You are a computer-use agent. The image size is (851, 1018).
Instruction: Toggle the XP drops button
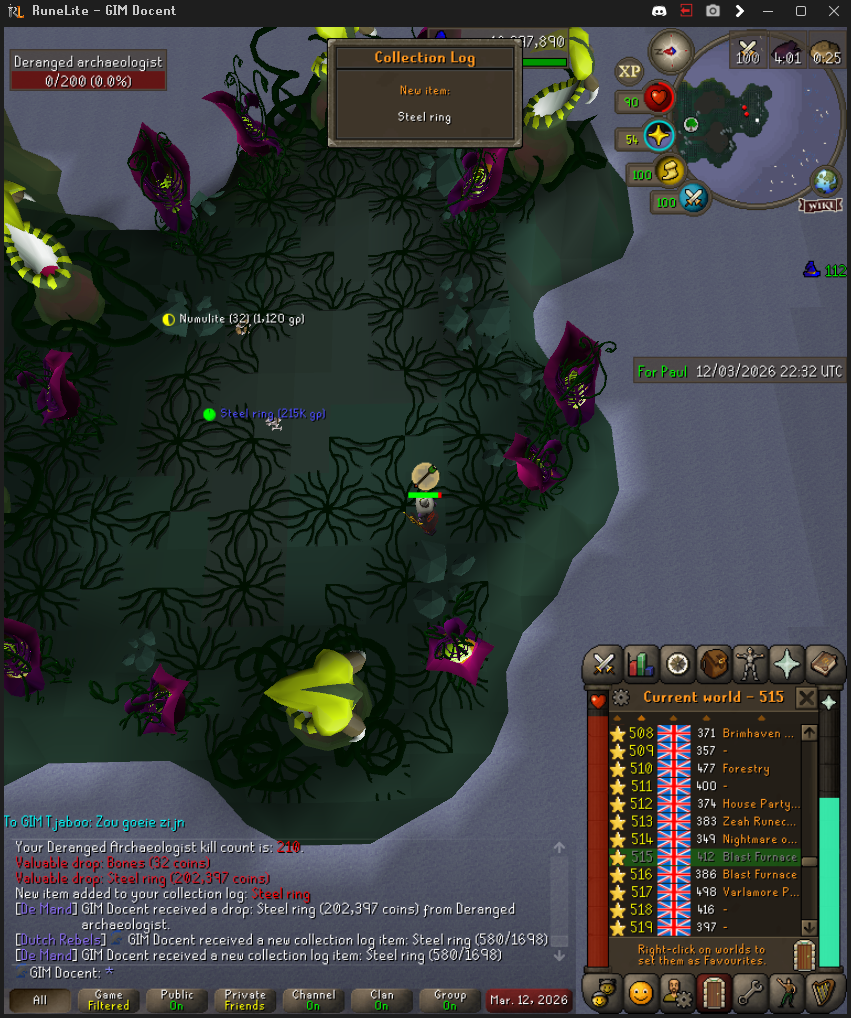629,72
